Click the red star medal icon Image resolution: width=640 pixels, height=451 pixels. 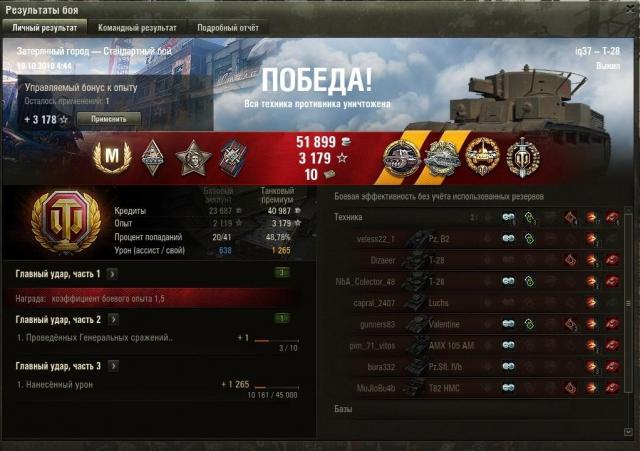(191, 157)
